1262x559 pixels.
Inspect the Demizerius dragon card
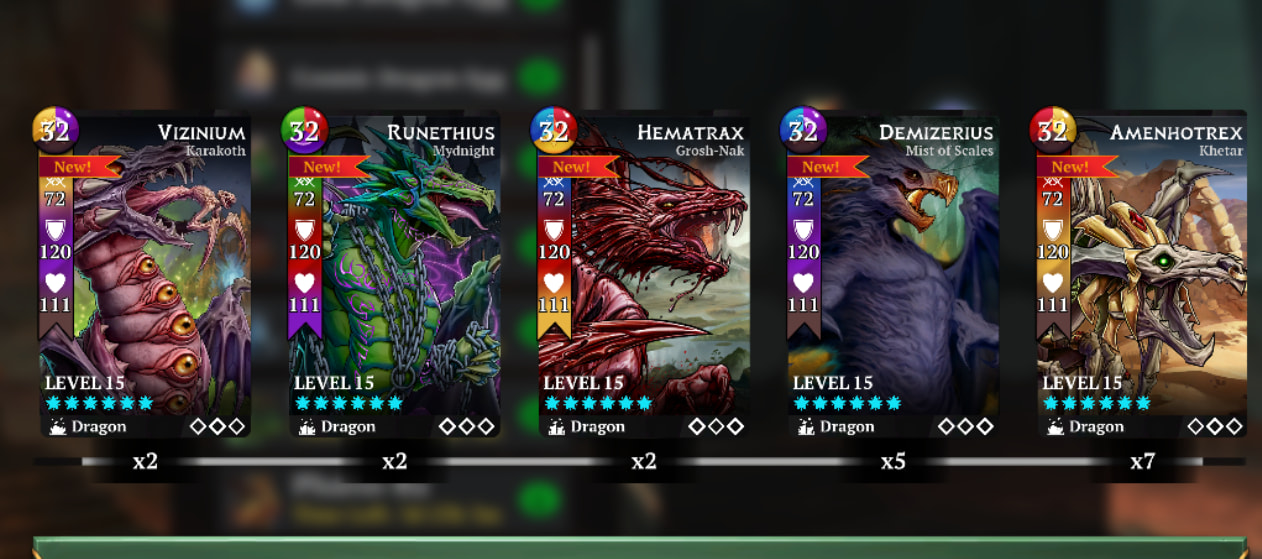892,275
